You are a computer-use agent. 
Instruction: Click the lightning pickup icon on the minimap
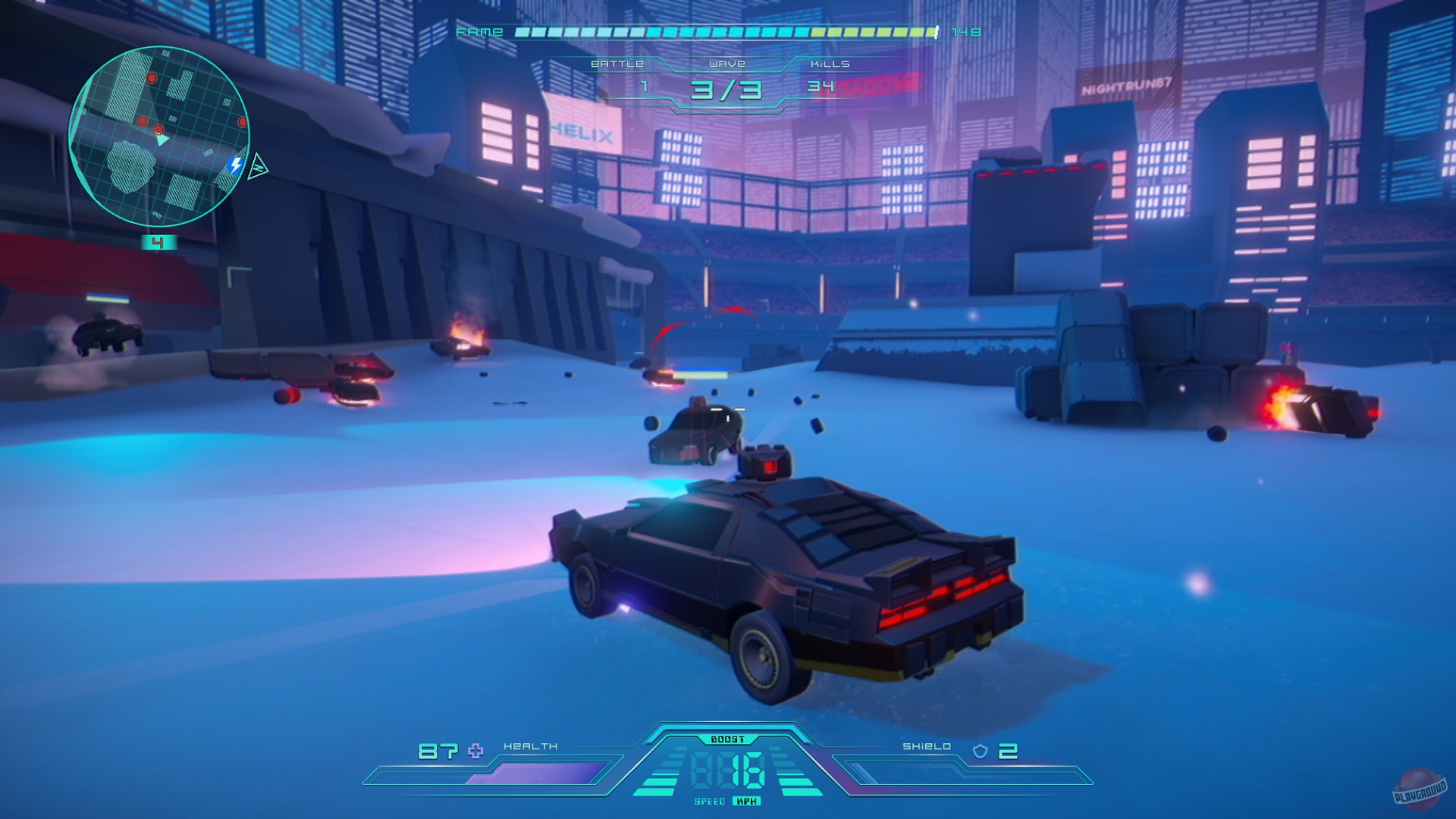(x=235, y=165)
